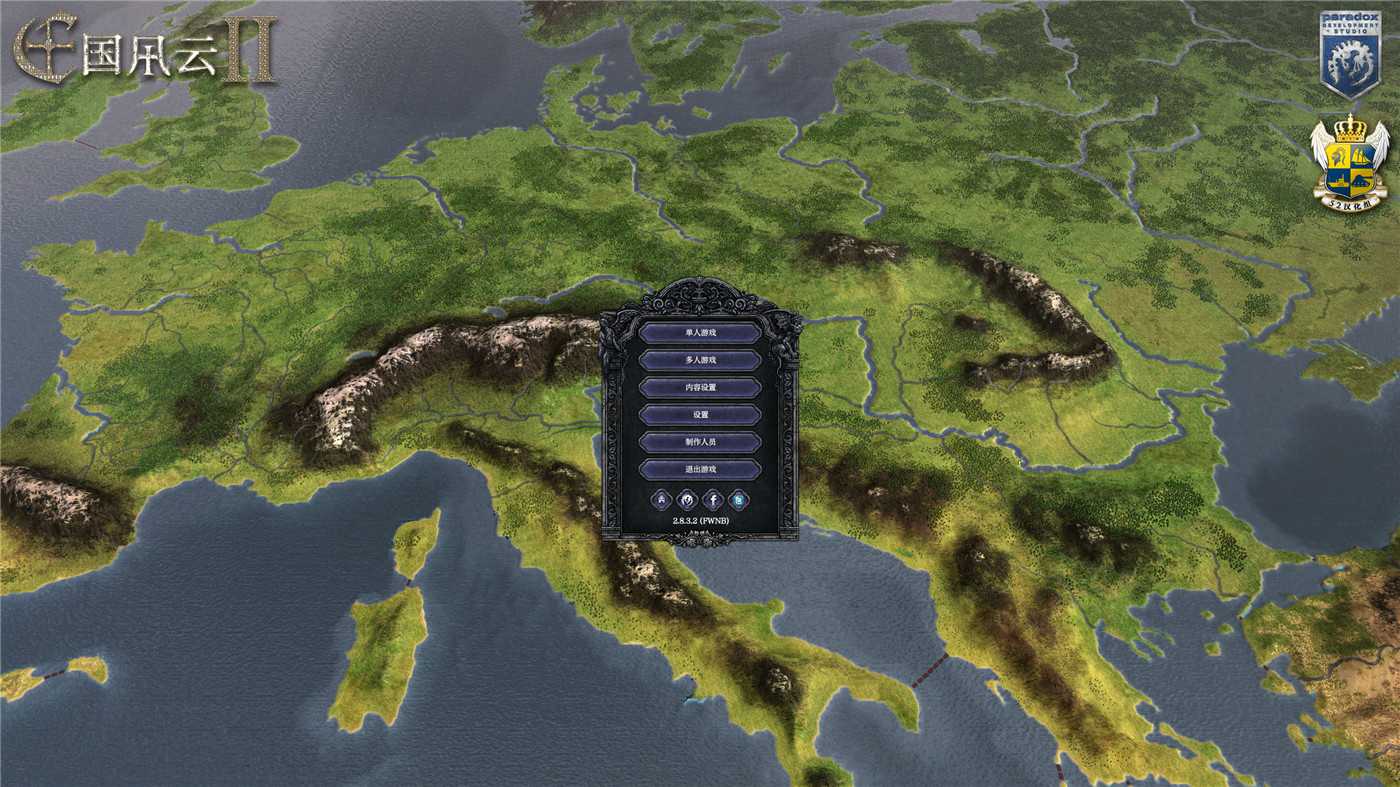This screenshot has height=787, width=1400.
Task: Open the 设置 settings menu
Action: [702, 414]
